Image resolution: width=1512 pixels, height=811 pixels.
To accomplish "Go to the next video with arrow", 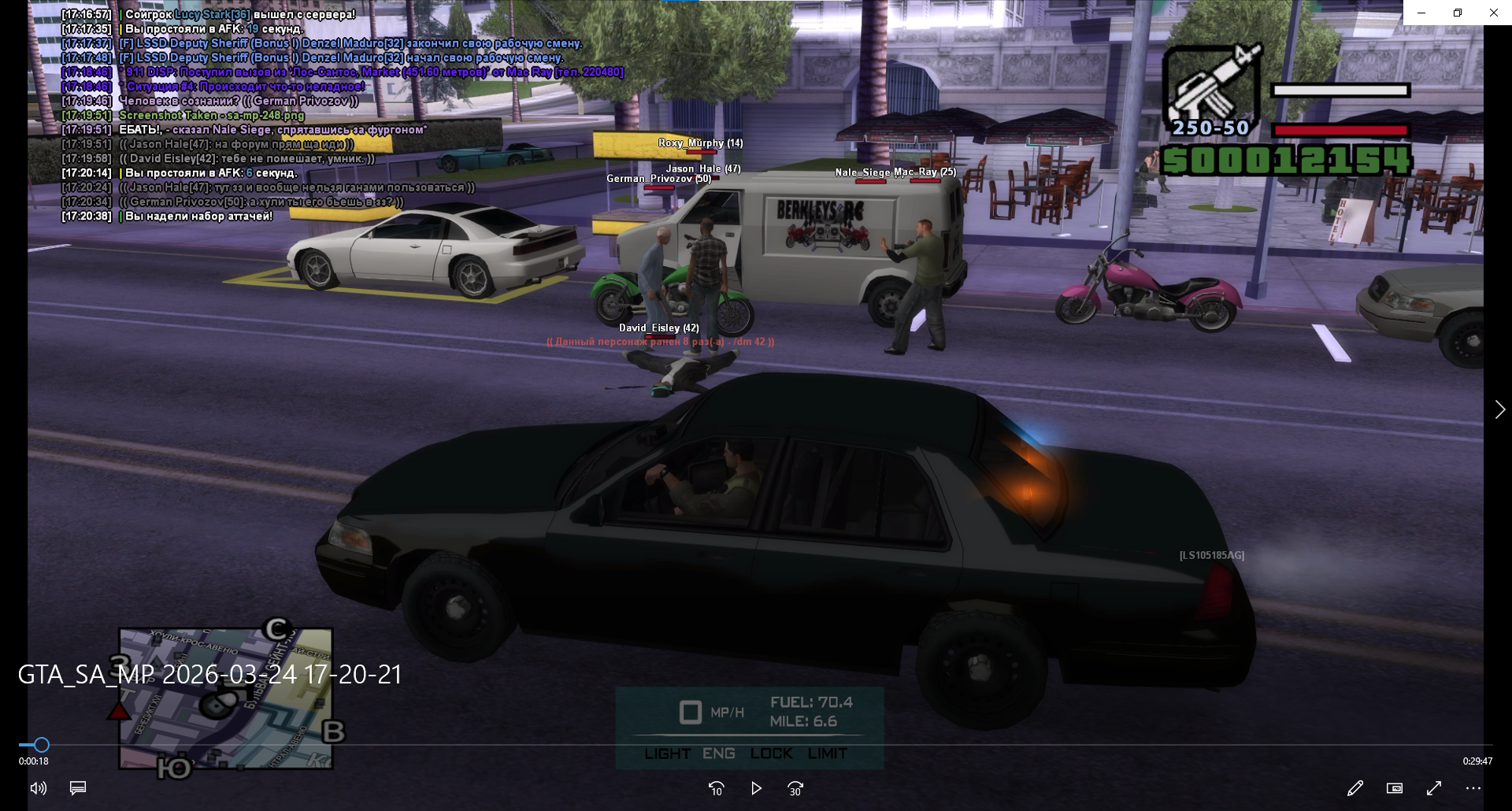I will (x=1499, y=409).
